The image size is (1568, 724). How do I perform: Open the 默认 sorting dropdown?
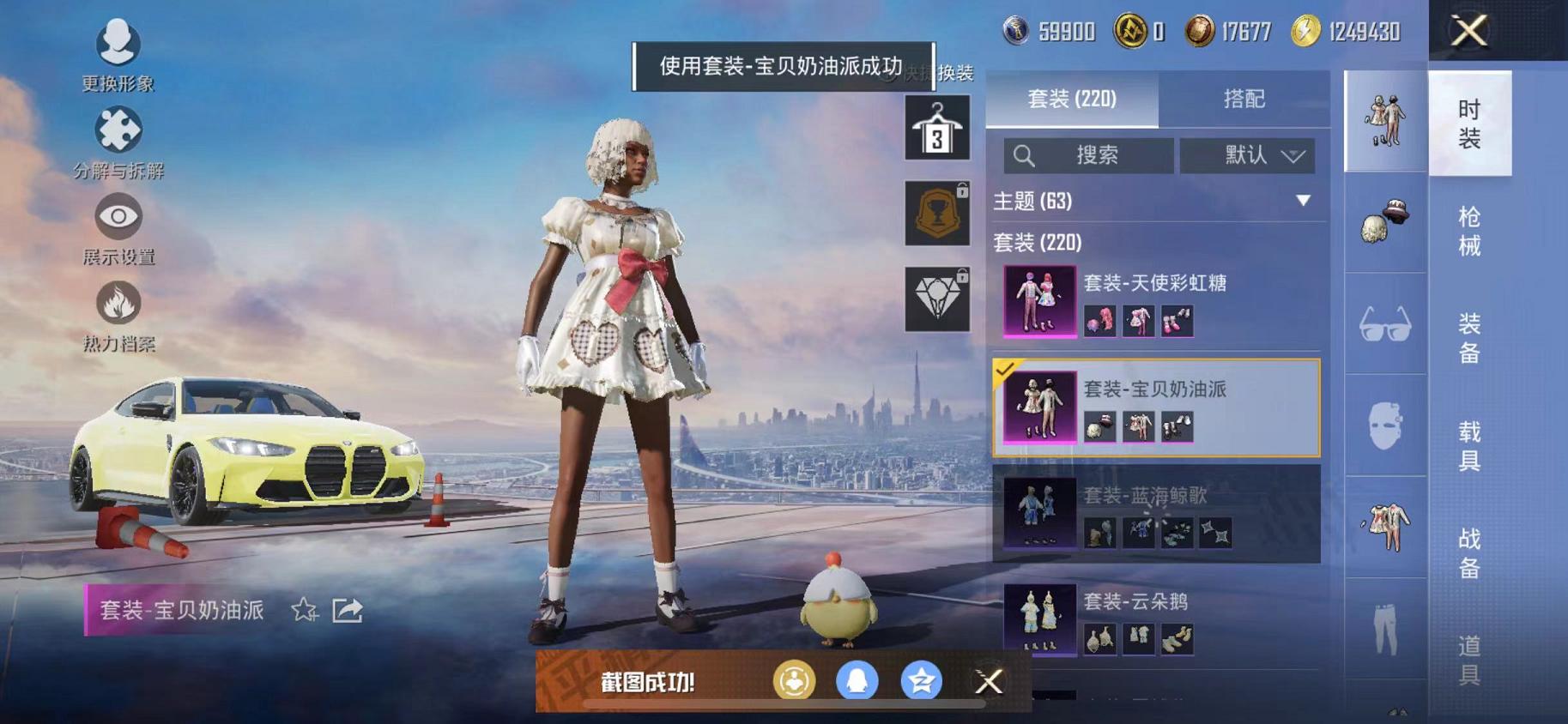pos(1249,155)
